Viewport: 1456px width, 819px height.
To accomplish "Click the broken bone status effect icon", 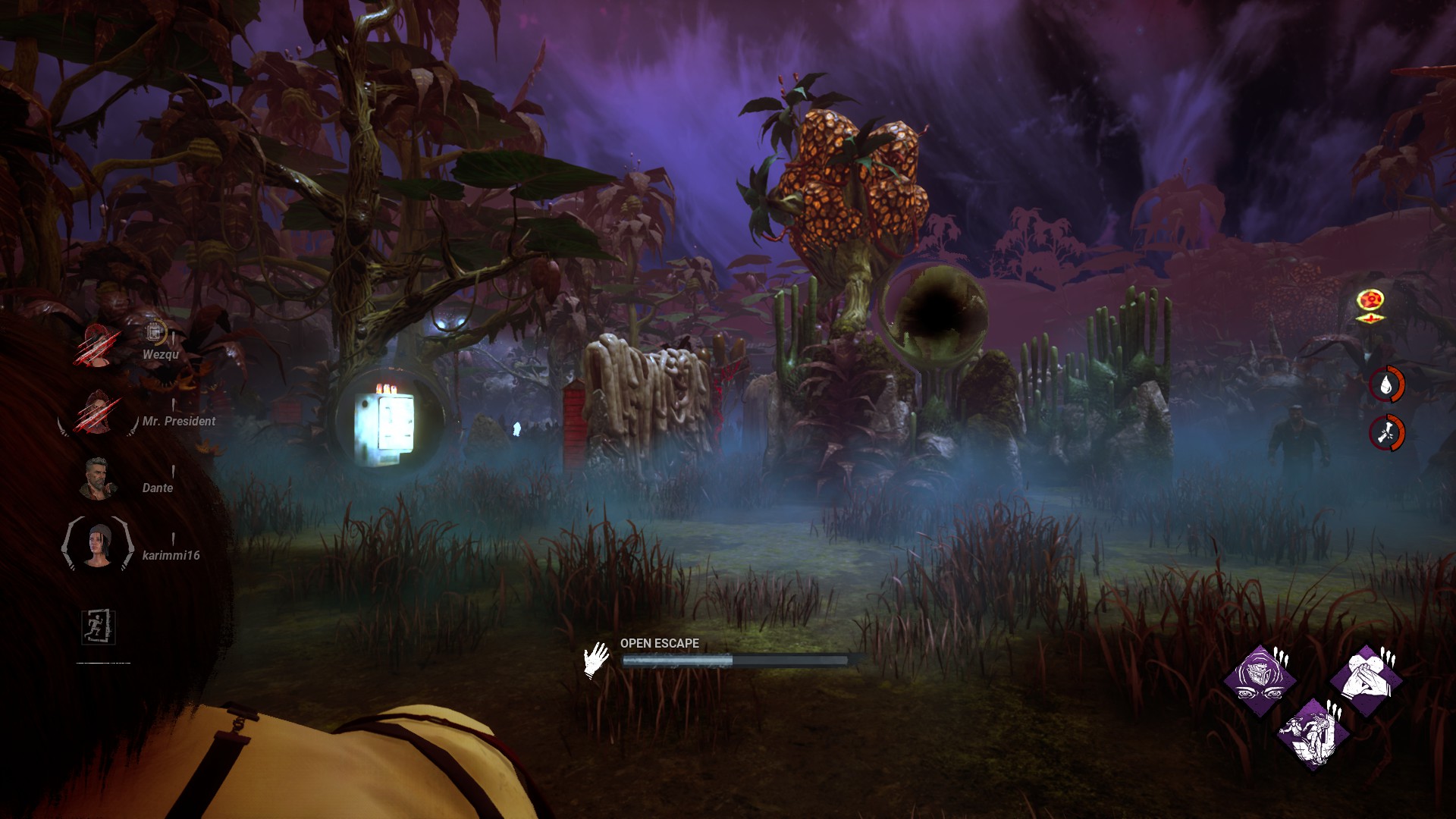I will (1386, 433).
